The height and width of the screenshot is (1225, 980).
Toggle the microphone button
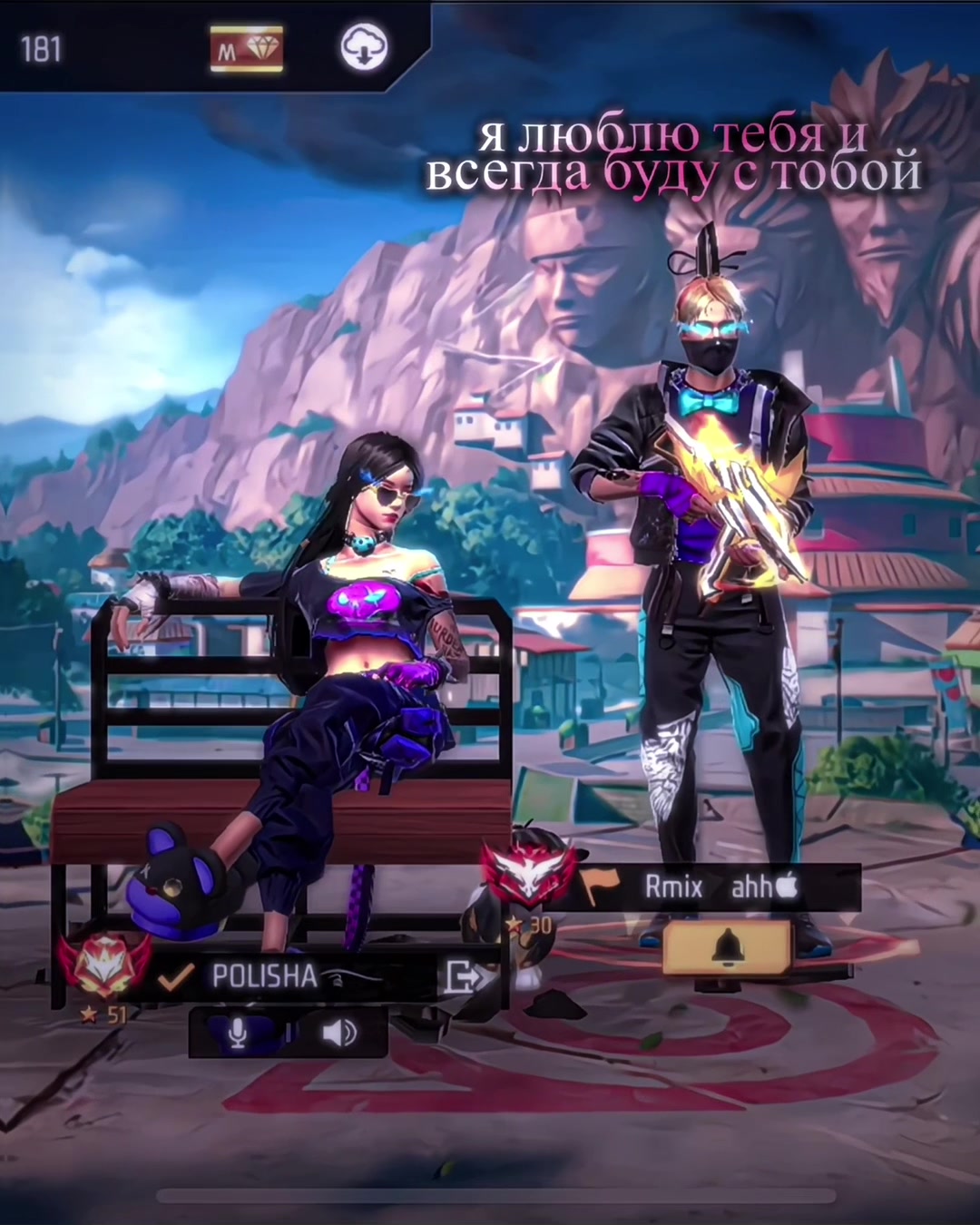(x=238, y=1033)
